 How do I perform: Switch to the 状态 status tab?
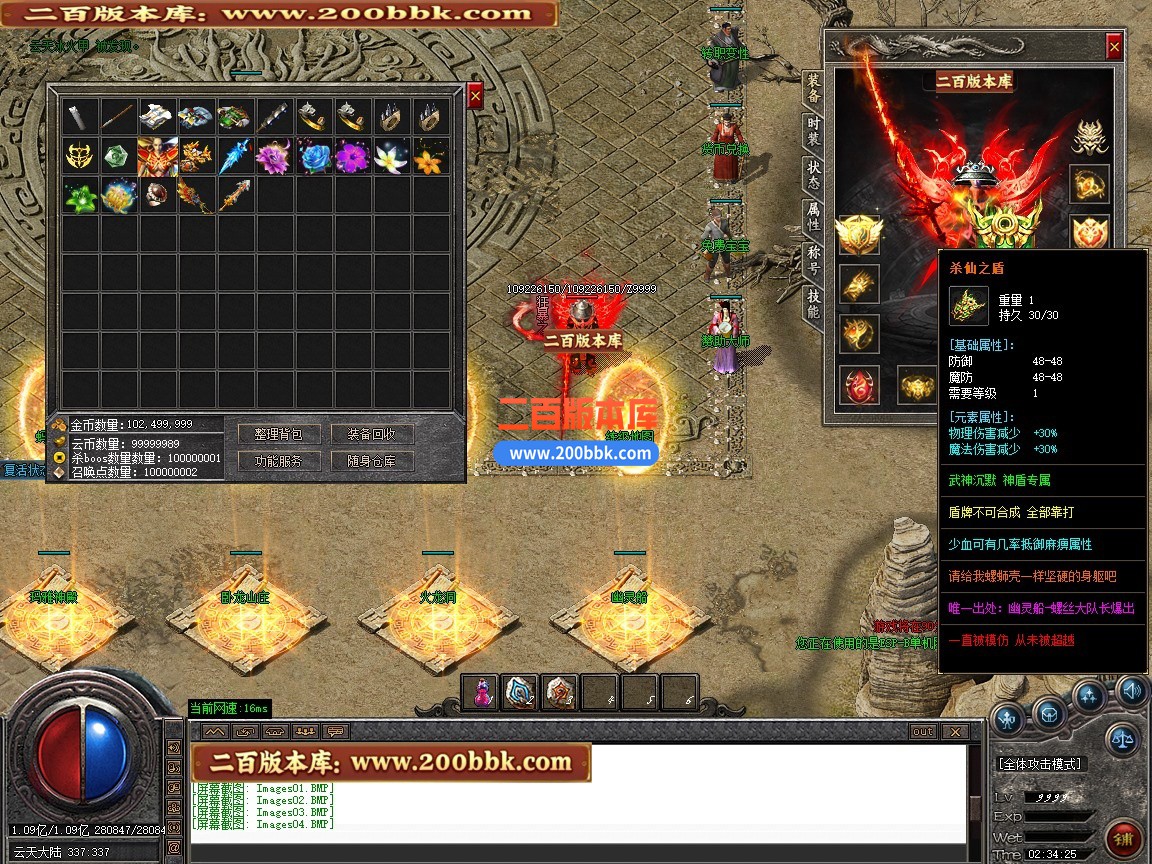pos(814,175)
